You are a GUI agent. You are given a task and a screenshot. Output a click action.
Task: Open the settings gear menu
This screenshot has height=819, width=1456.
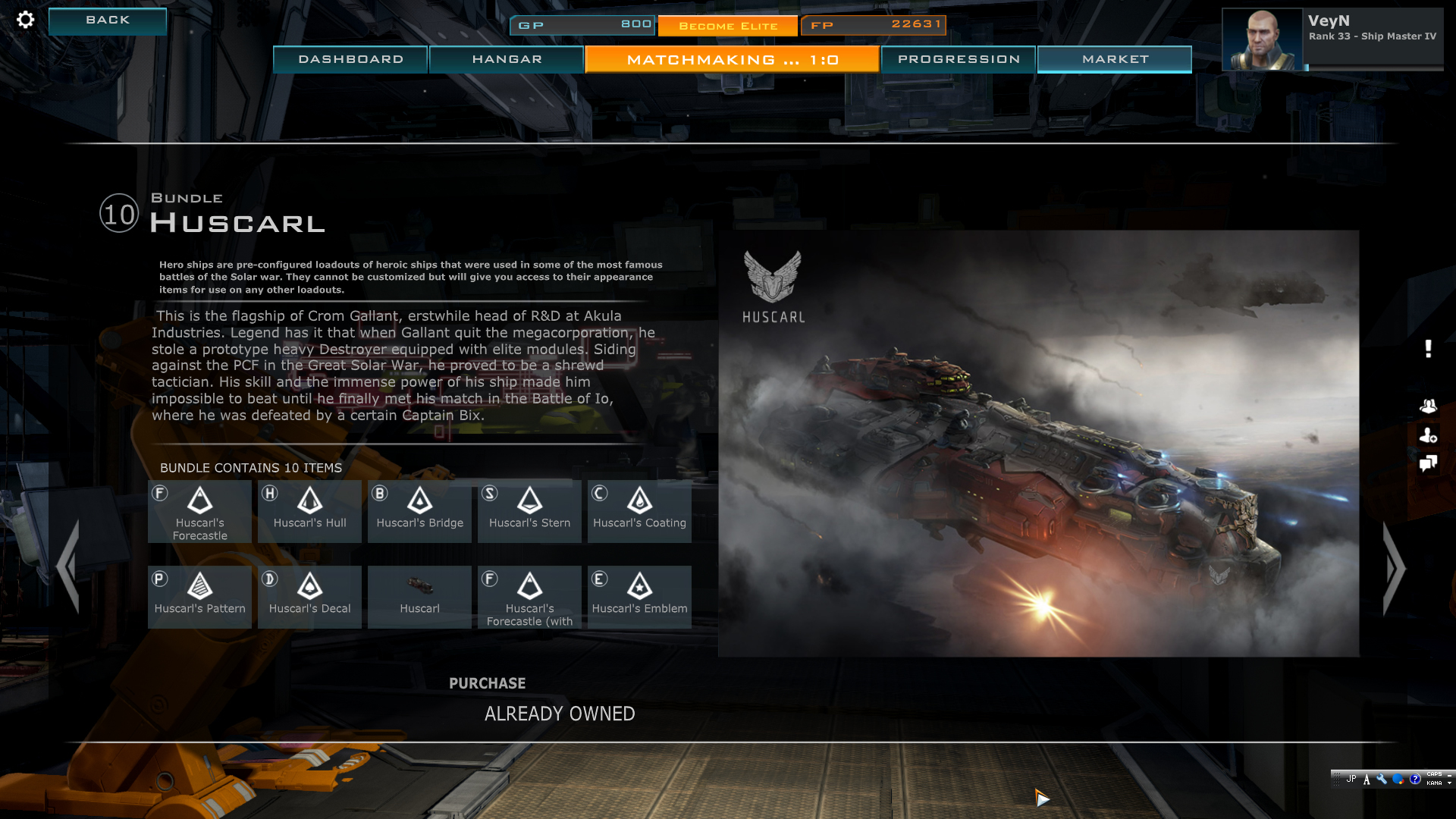click(x=25, y=20)
